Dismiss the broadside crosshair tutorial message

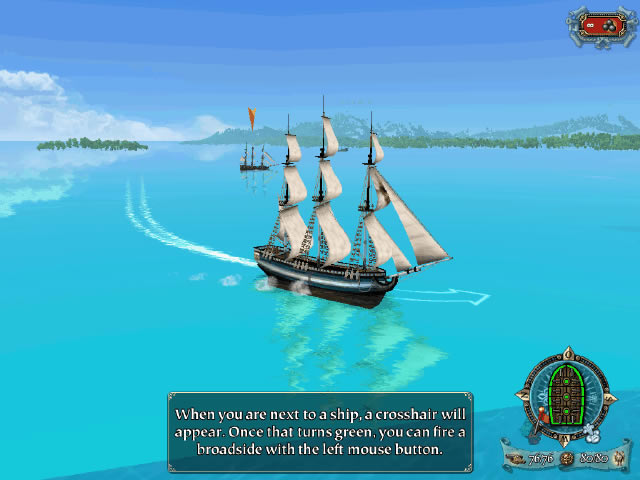click(320, 432)
